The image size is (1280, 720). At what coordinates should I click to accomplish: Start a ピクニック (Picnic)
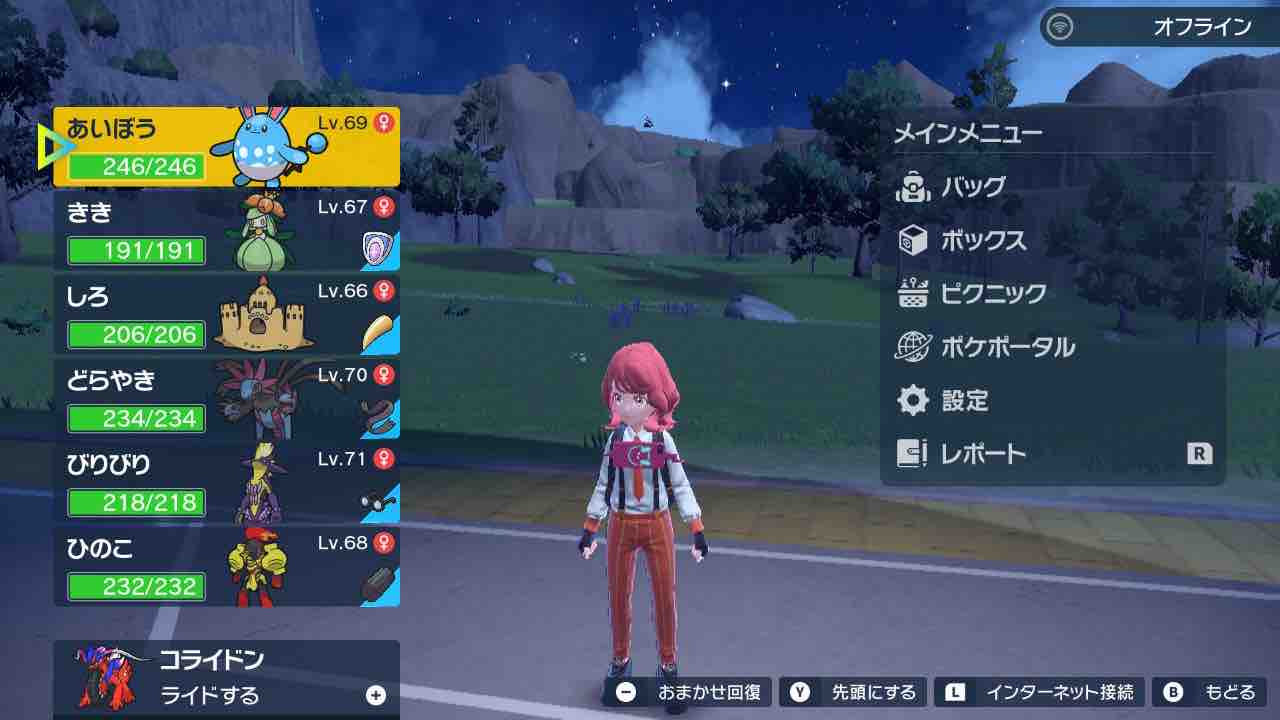click(992, 294)
